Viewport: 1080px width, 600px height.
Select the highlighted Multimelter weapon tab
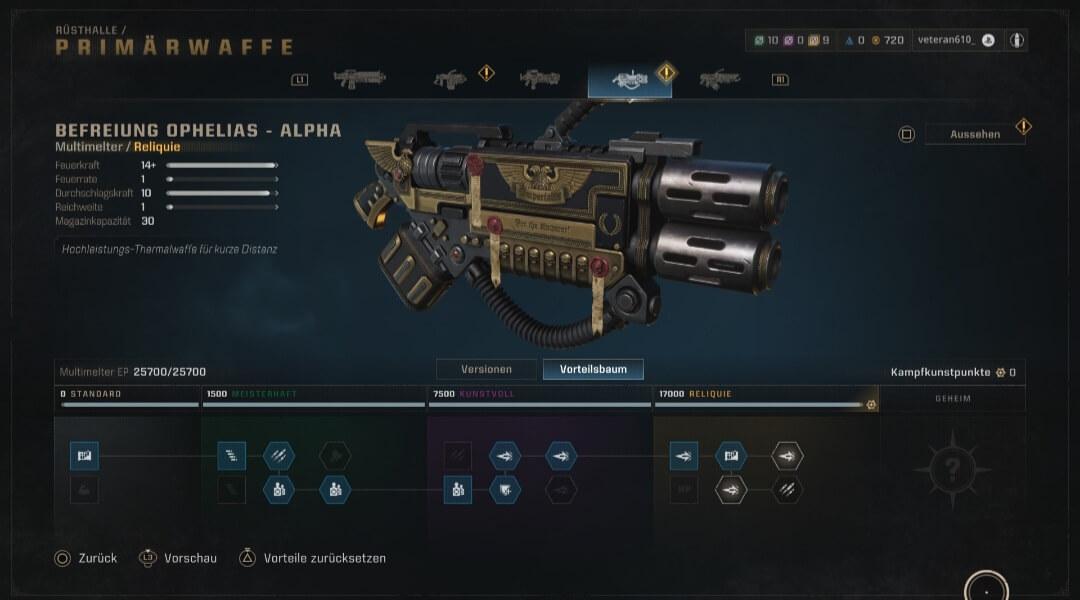(629, 80)
